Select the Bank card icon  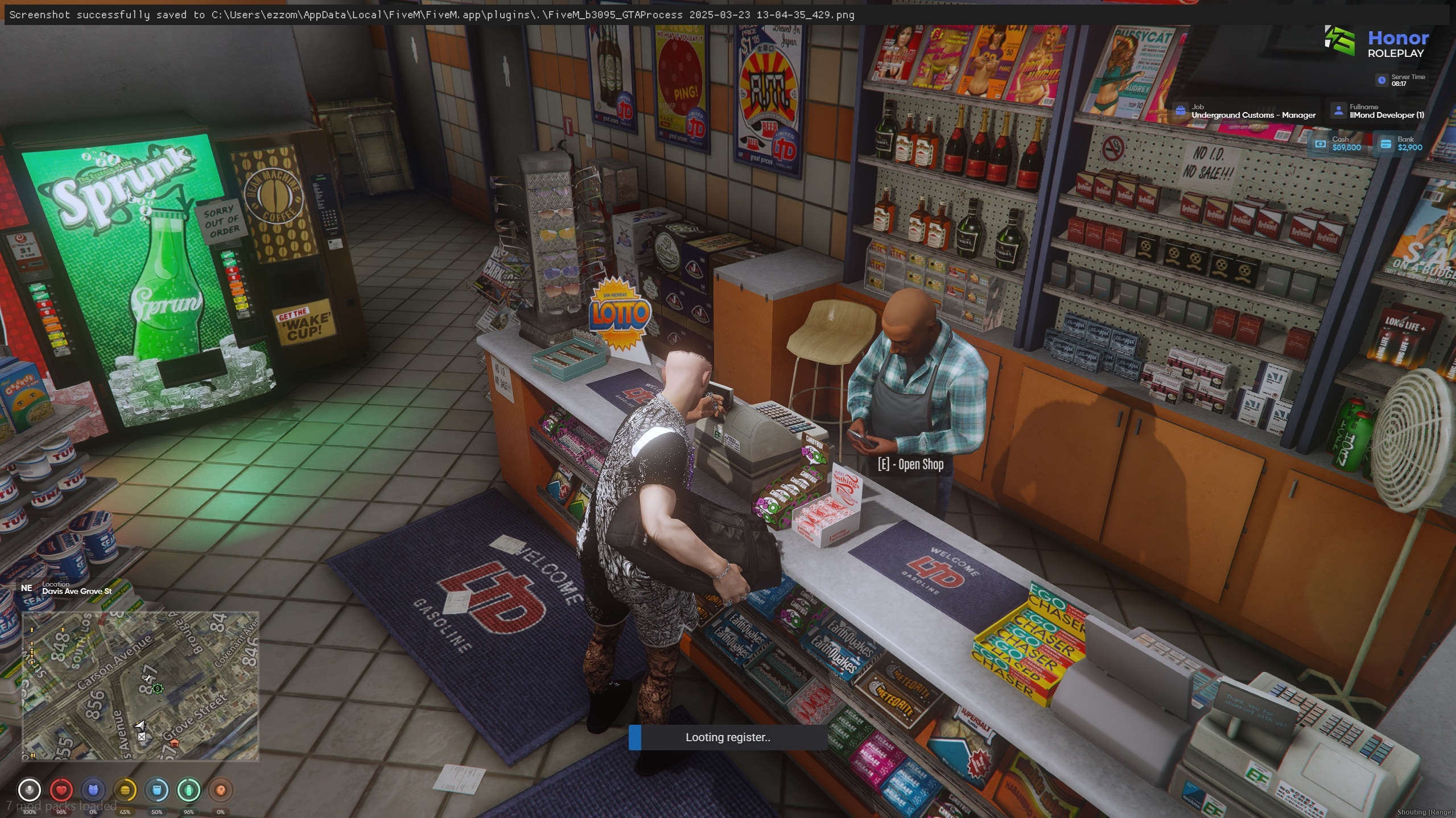(x=1386, y=143)
